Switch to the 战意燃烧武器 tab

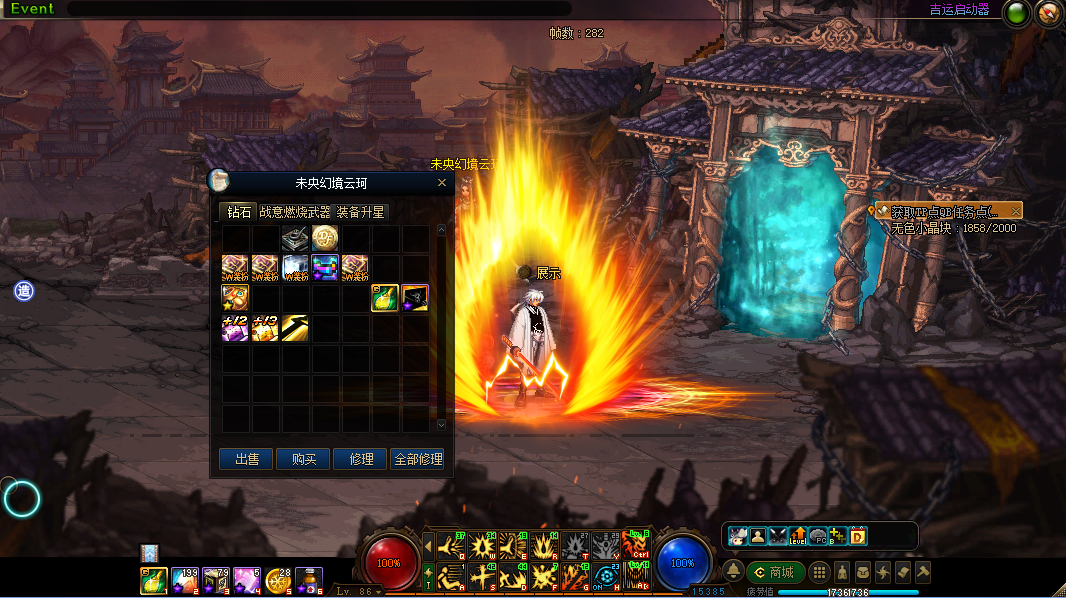pyautogui.click(x=295, y=212)
